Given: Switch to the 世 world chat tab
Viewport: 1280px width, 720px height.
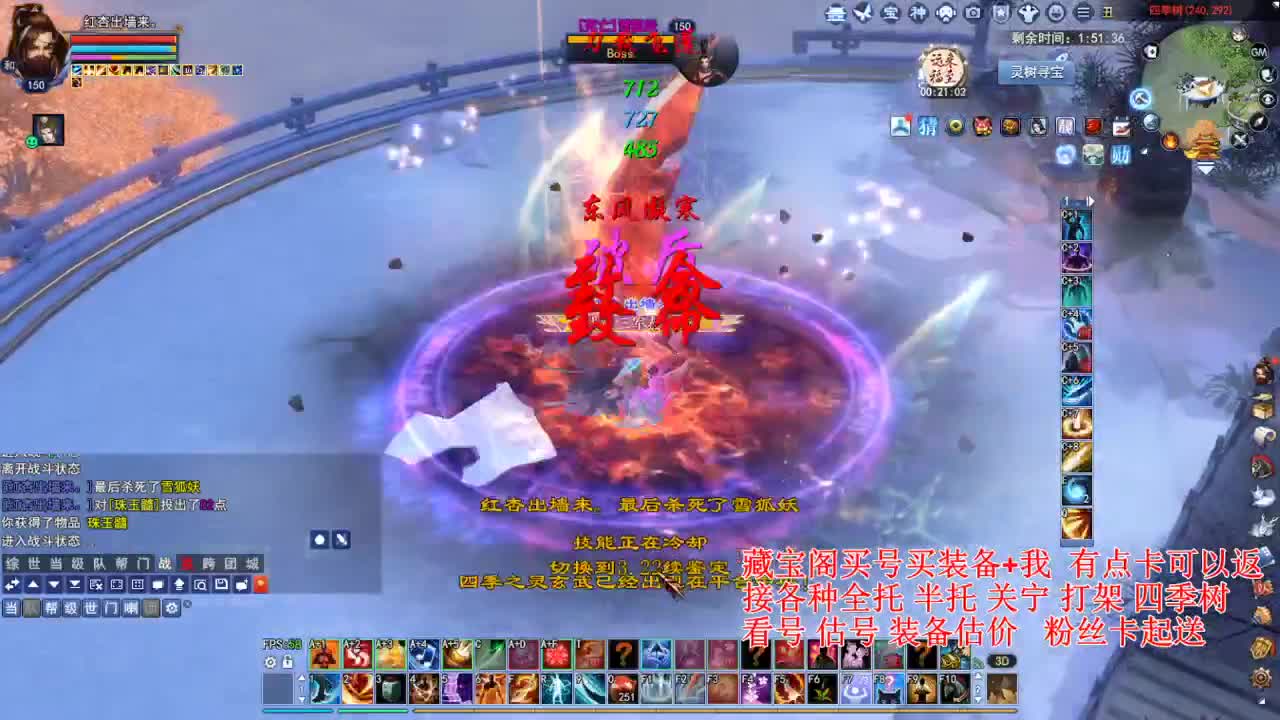Looking at the screenshot, I should click(34, 565).
